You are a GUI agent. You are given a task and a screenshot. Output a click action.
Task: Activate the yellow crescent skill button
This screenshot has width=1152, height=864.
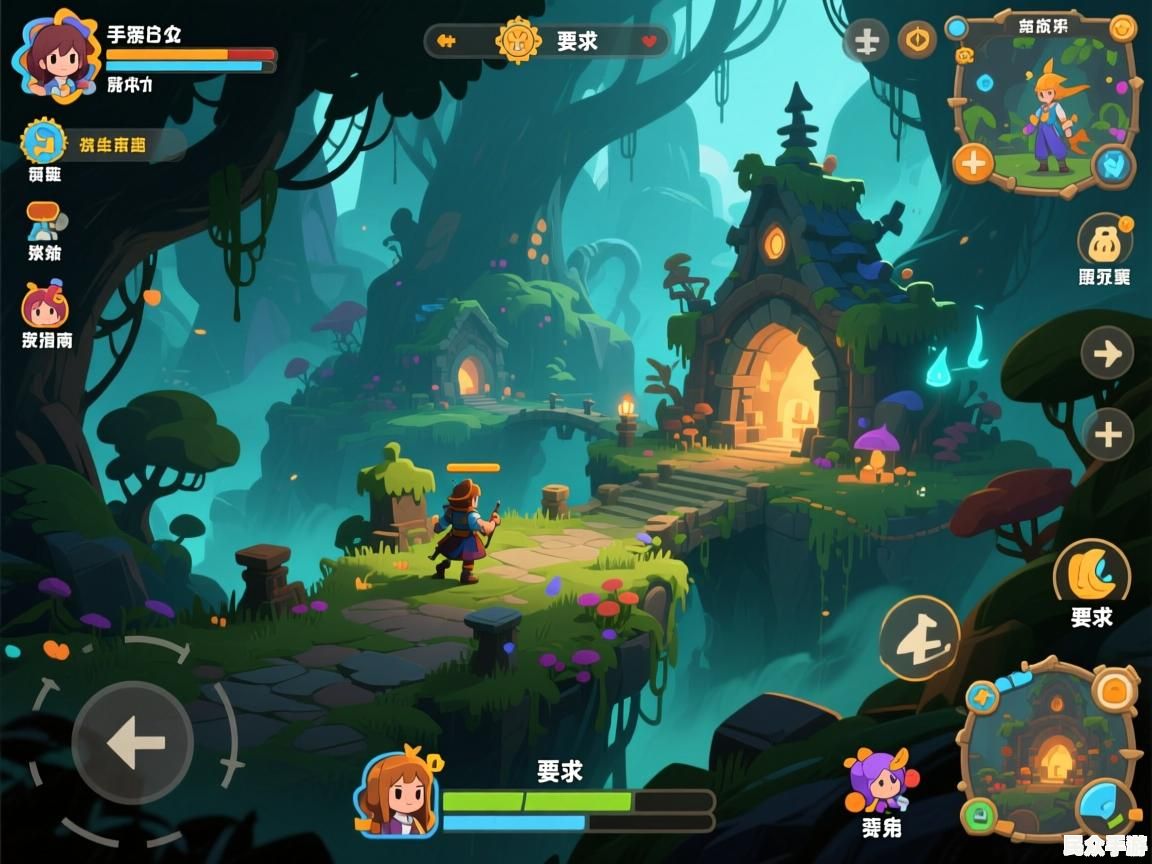(1091, 572)
